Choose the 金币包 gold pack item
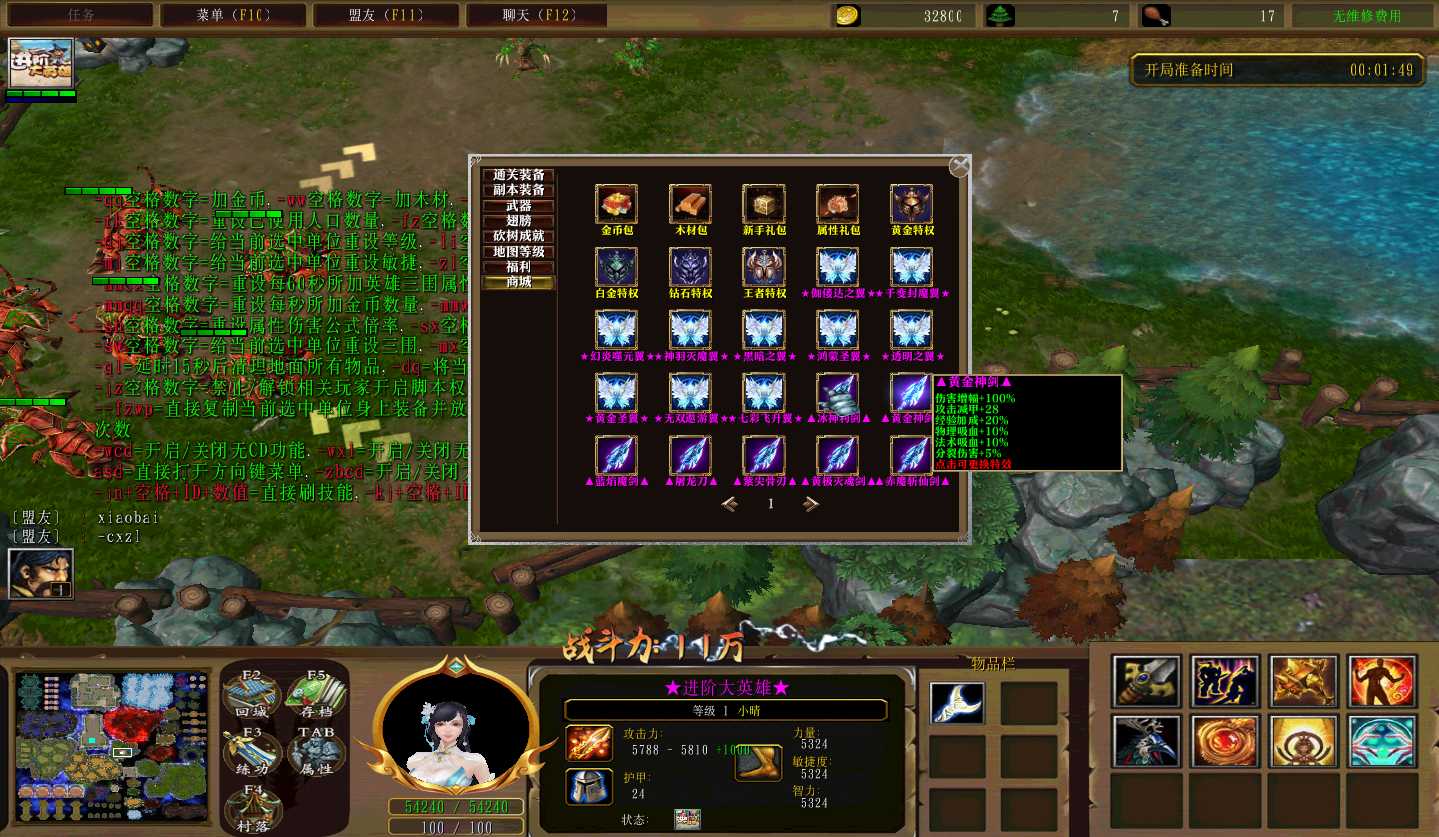The width and height of the screenshot is (1439, 837). coord(616,204)
